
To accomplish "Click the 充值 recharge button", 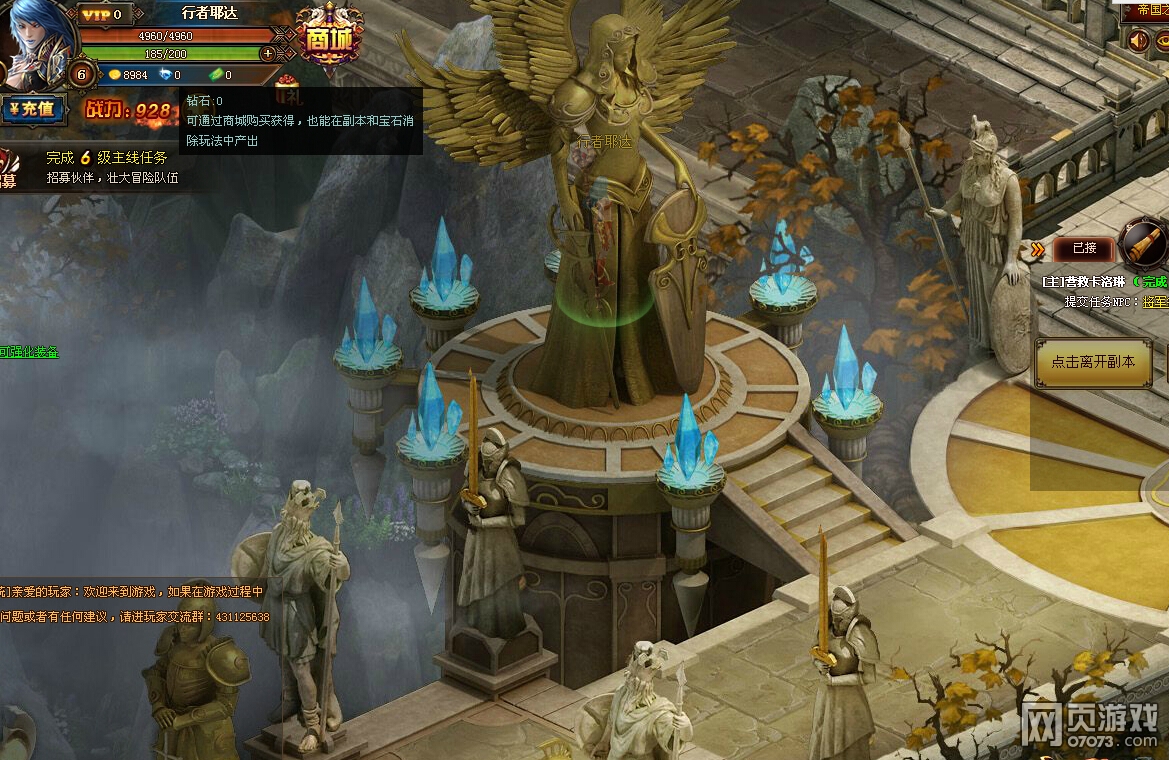I will 33,108.
